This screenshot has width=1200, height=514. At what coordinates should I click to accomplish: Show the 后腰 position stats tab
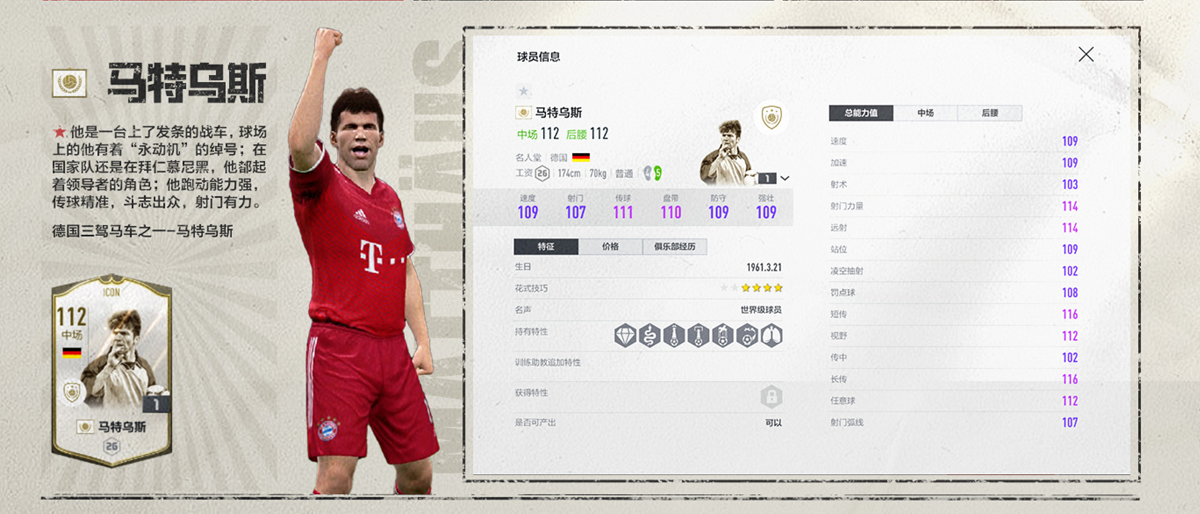990,114
